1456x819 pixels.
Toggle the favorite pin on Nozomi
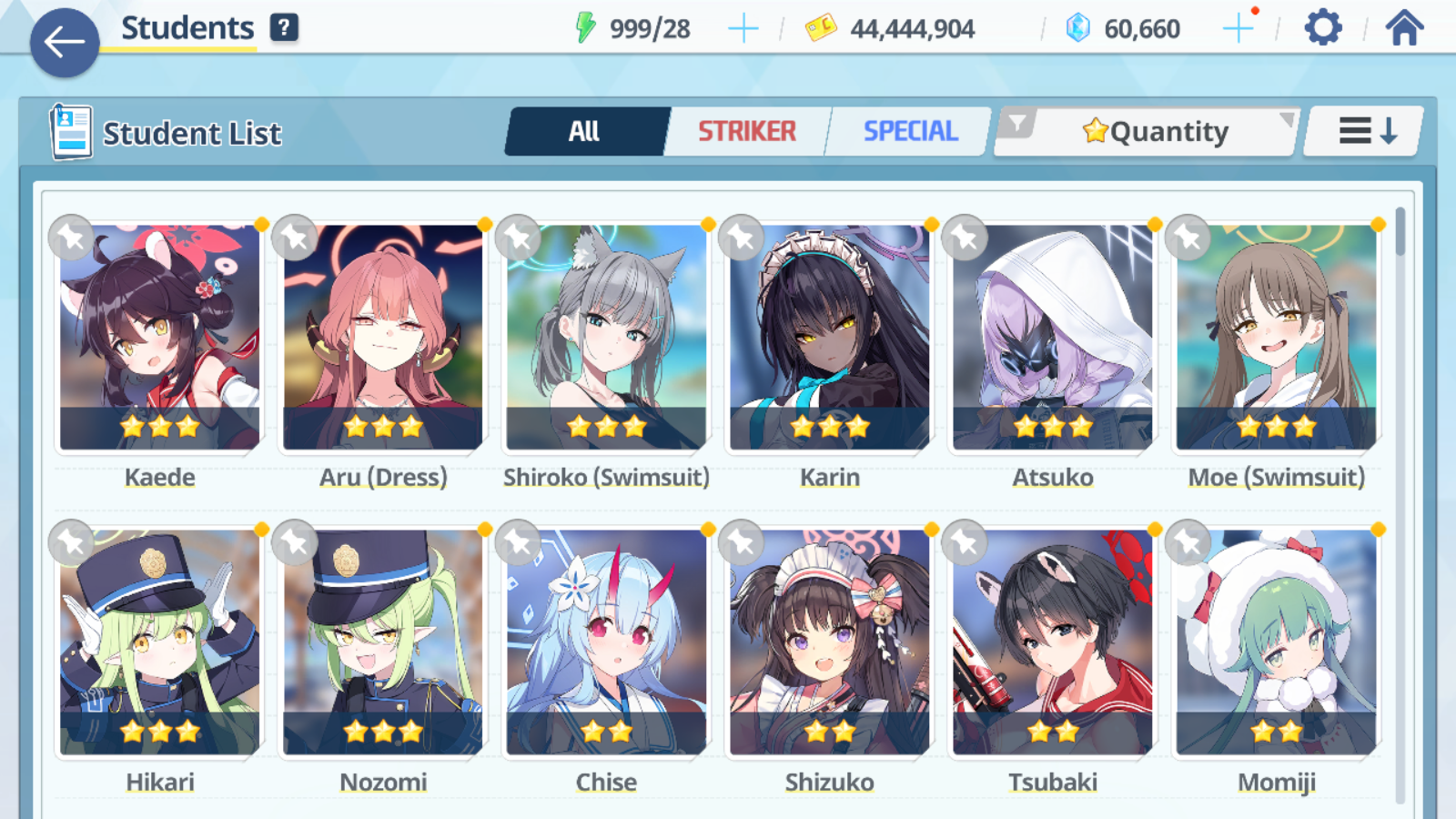point(295,543)
